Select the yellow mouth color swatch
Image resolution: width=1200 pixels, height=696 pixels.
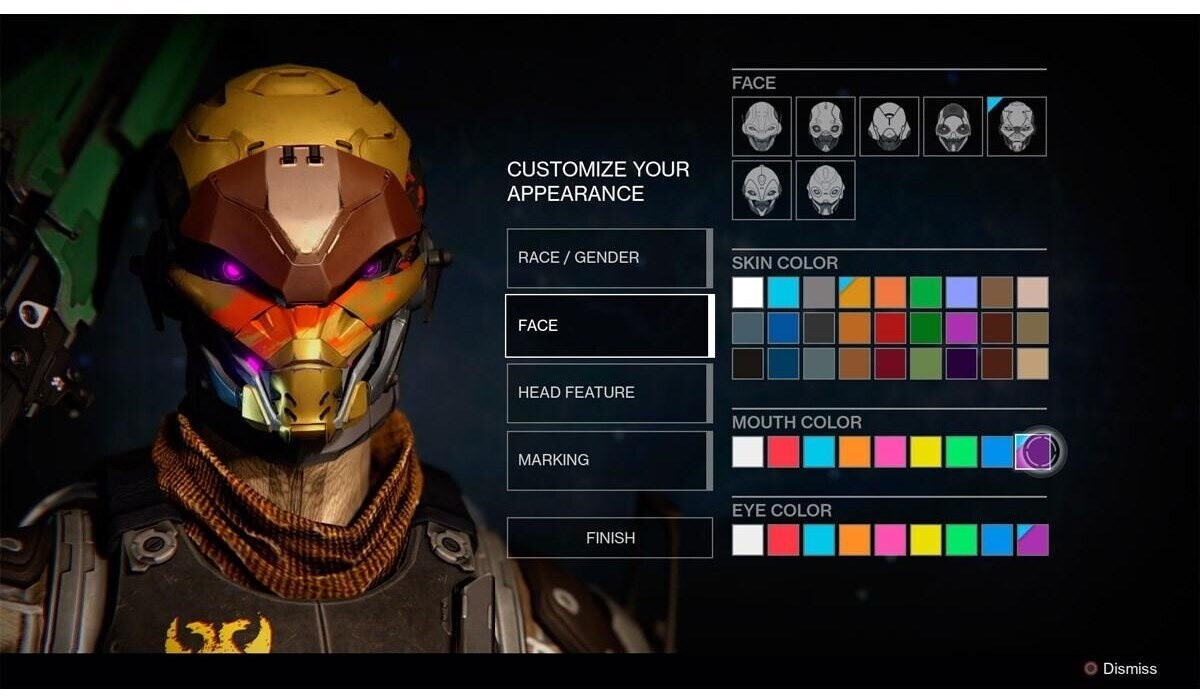pyautogui.click(x=925, y=452)
